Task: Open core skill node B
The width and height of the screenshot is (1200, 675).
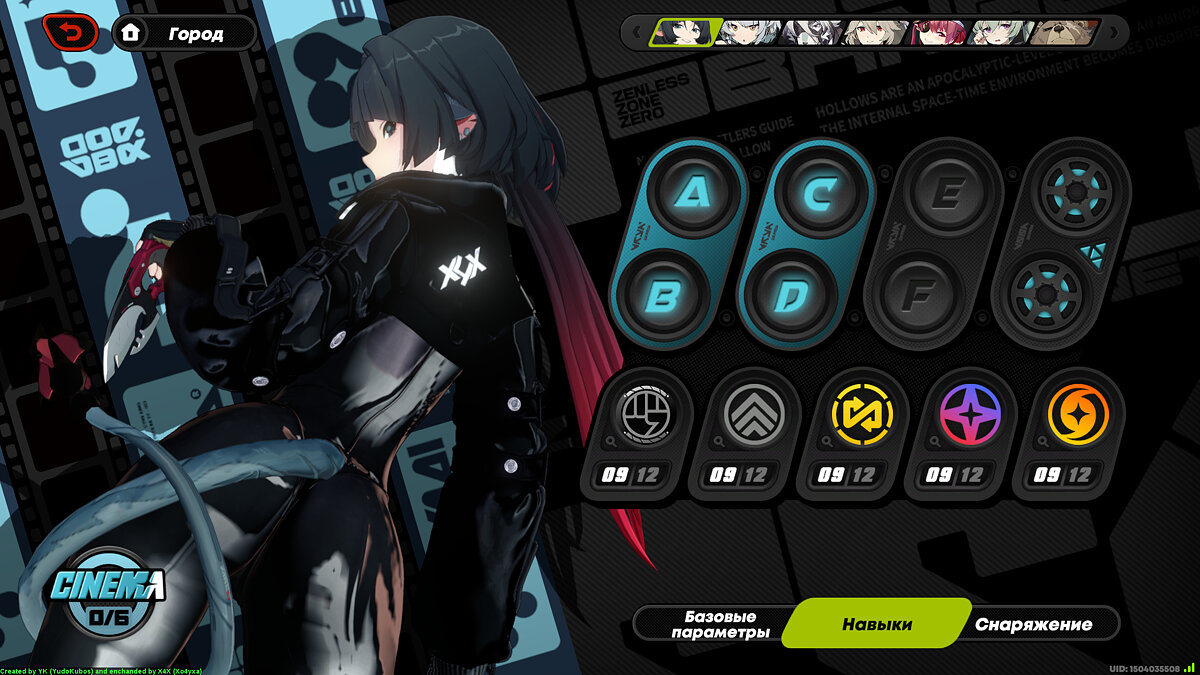Action: tap(662, 297)
